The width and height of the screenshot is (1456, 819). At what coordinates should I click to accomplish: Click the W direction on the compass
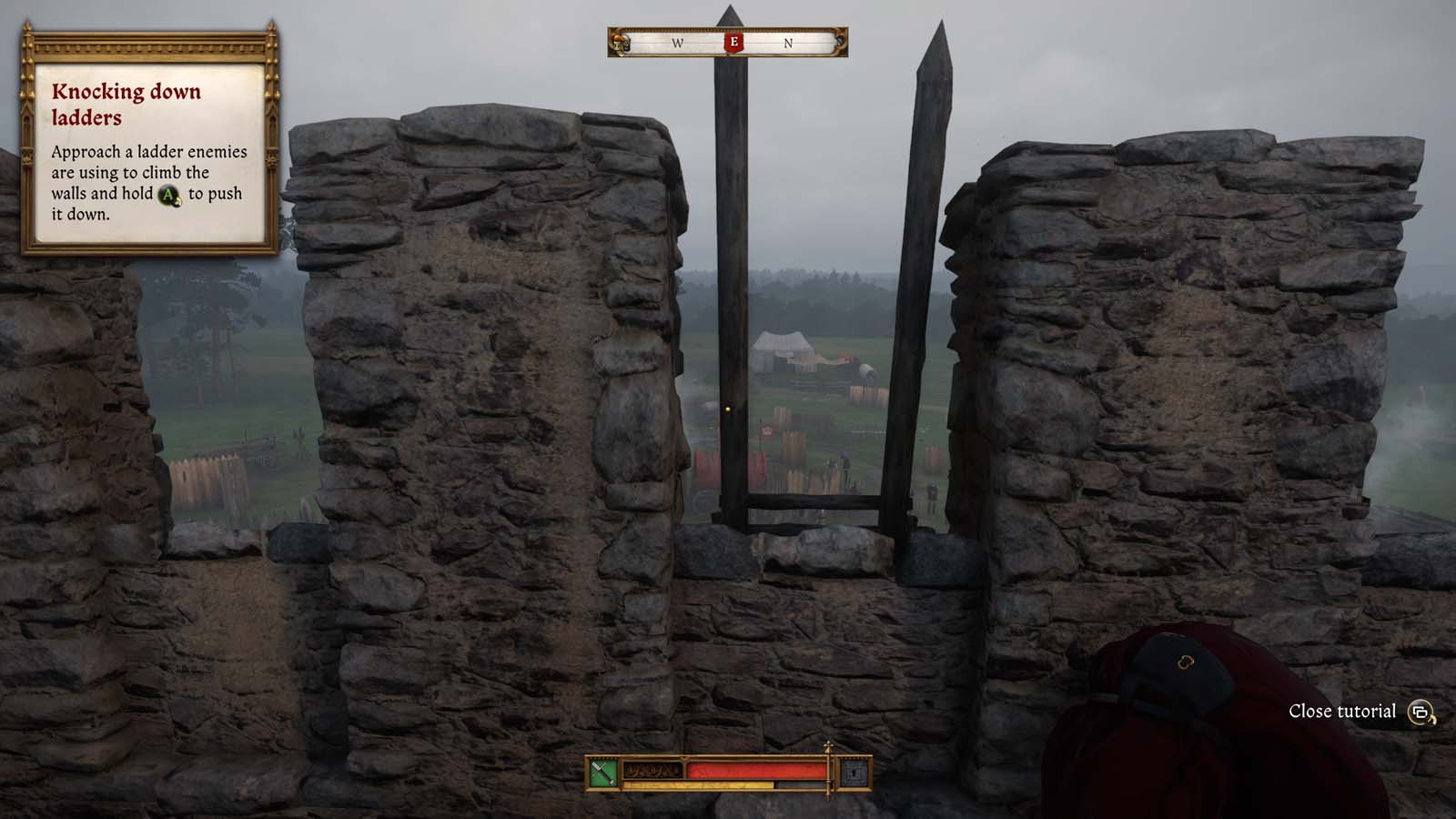click(677, 42)
